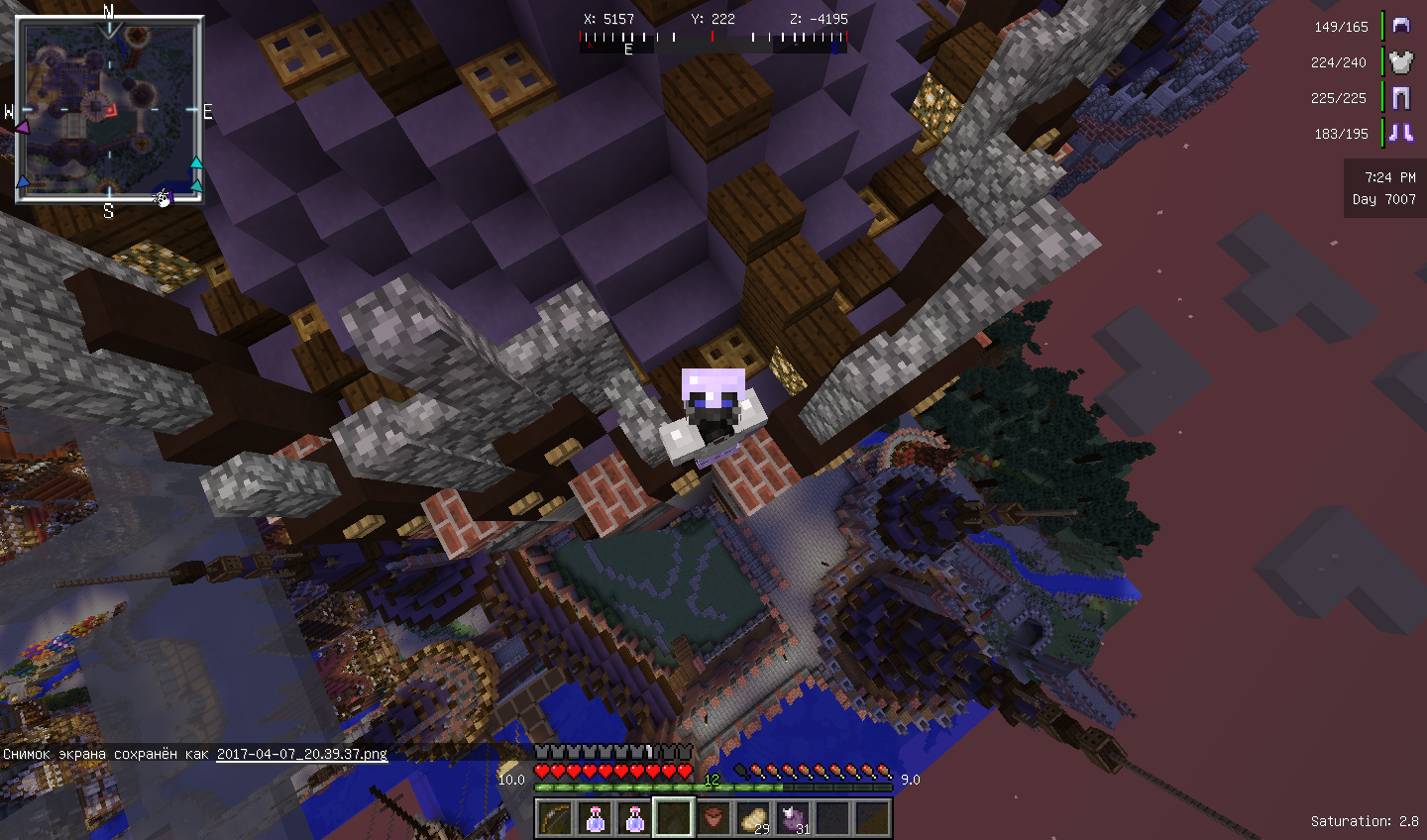Select the purple item stack of 31
This screenshot has height=840, width=1427.
click(x=793, y=818)
